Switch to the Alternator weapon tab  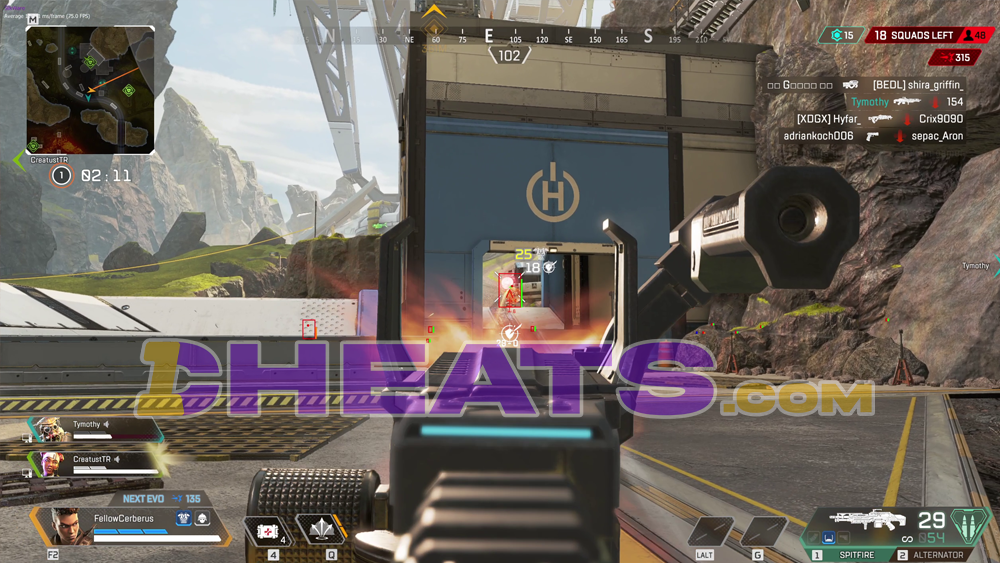pyautogui.click(x=937, y=555)
